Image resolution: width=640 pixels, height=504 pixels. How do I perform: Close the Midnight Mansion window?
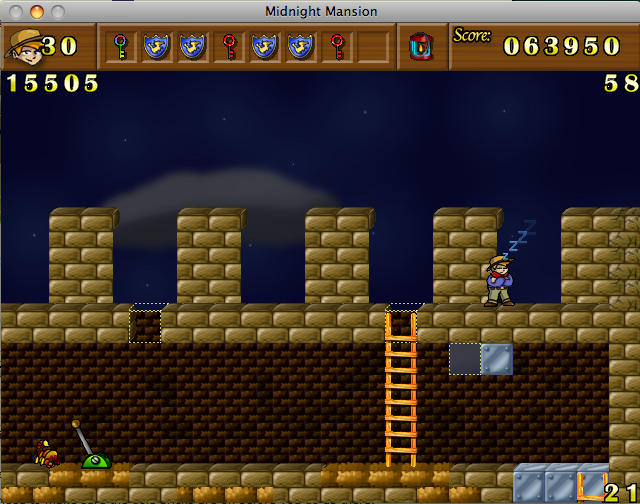[17, 11]
